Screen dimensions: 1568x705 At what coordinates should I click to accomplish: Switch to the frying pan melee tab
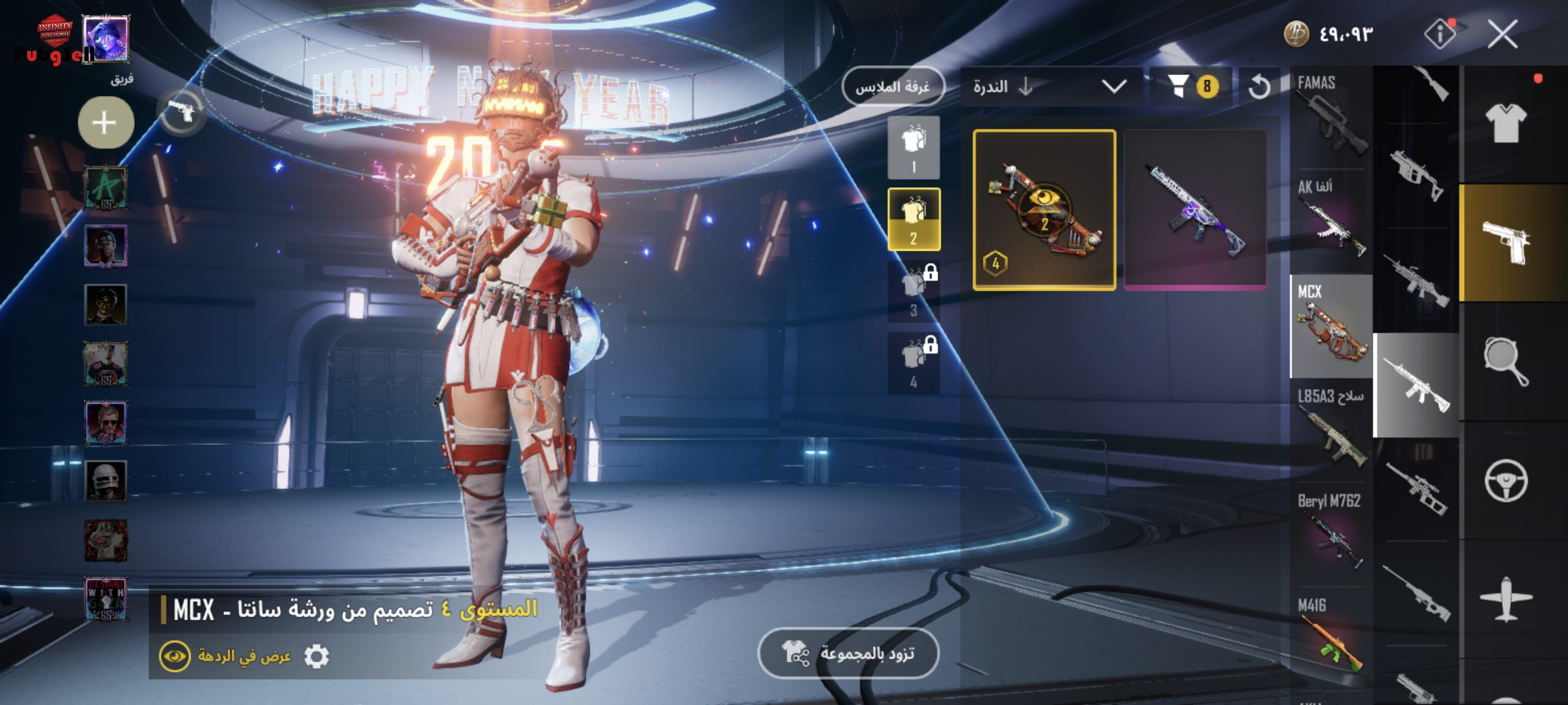pos(1506,361)
